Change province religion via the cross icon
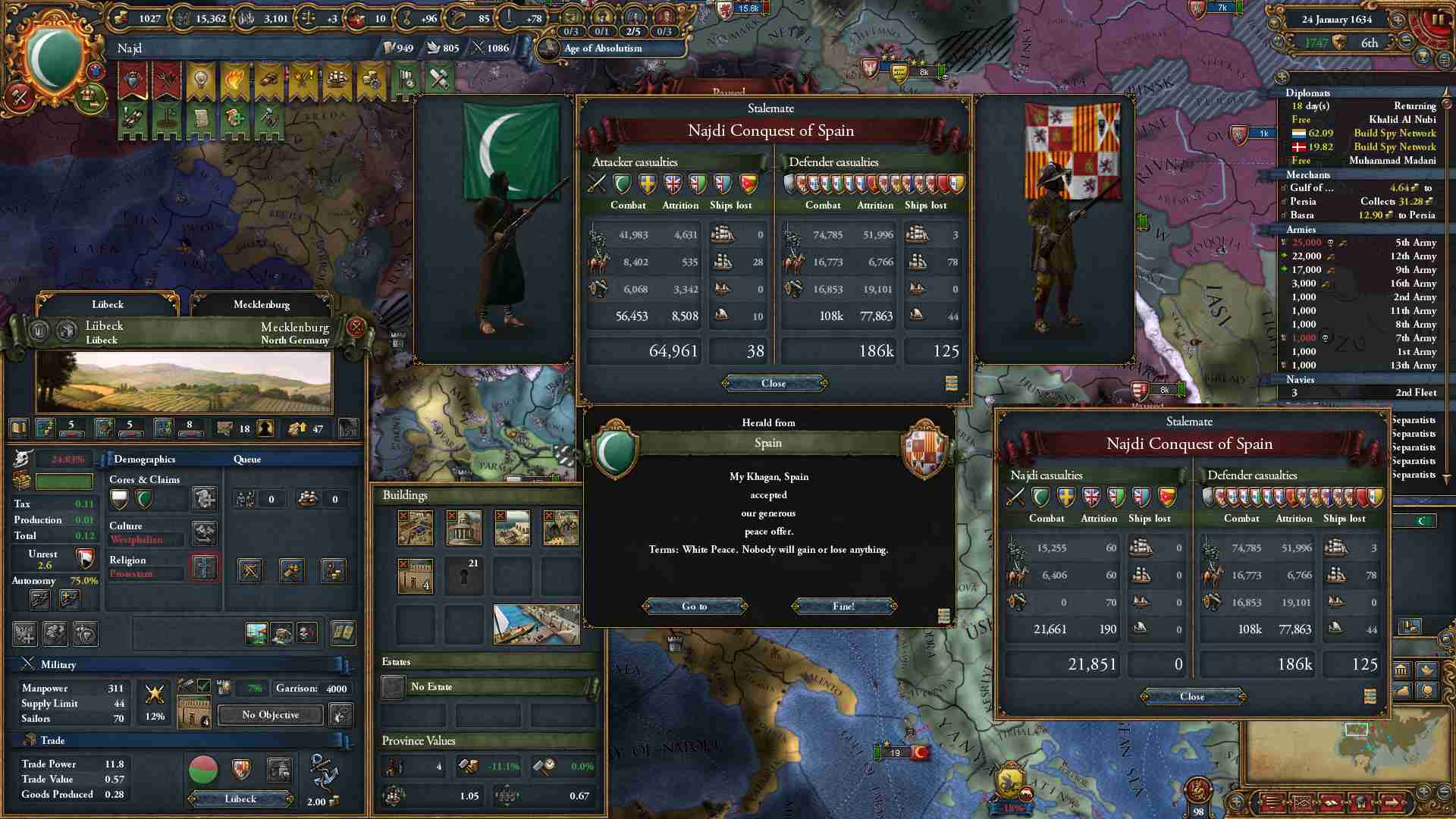1456x819 pixels. tap(205, 567)
